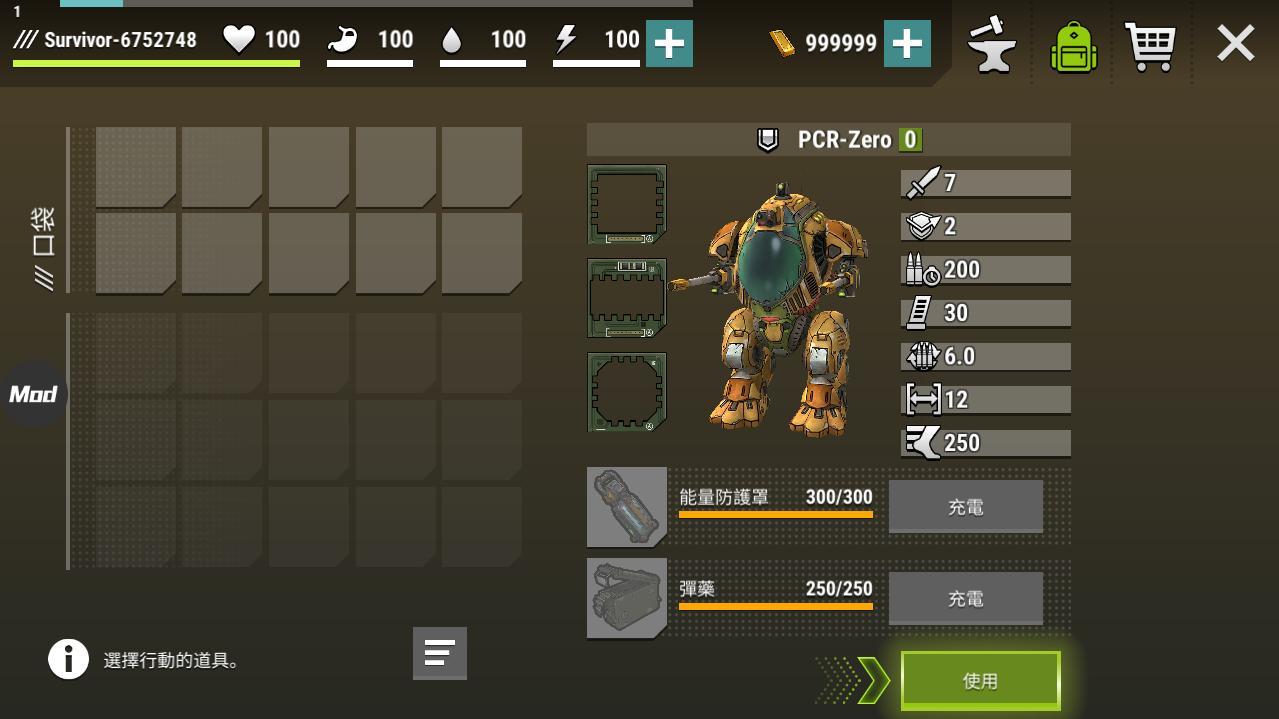Sort items with the list icon
This screenshot has width=1279, height=719.
439,653
